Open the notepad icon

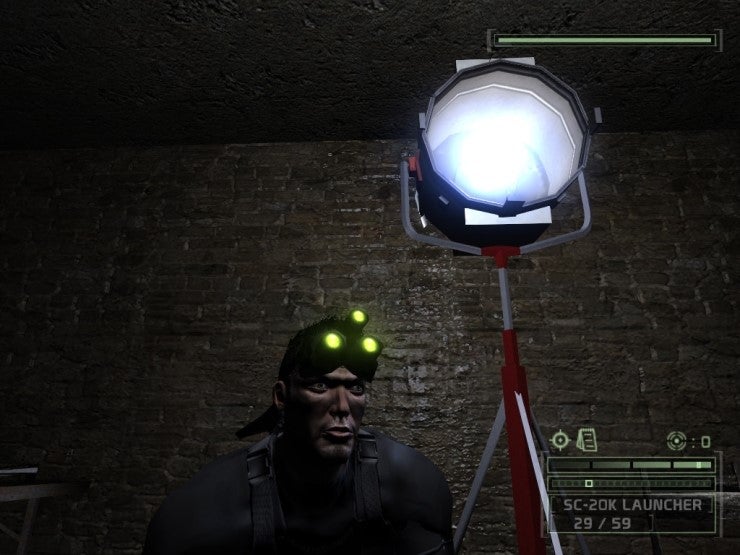coord(586,440)
